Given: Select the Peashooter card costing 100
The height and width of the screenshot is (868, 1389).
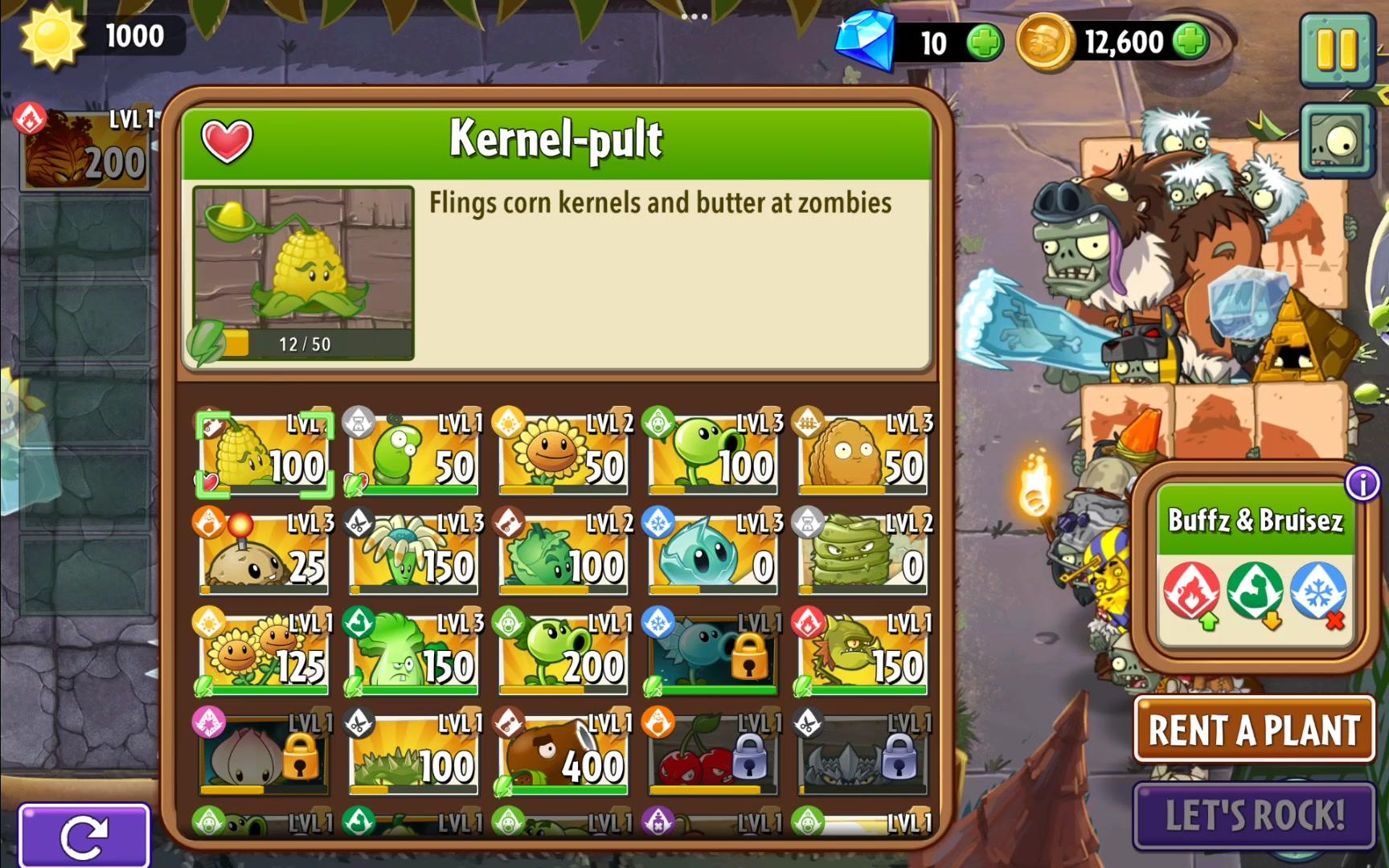Looking at the screenshot, I should click(x=712, y=450).
